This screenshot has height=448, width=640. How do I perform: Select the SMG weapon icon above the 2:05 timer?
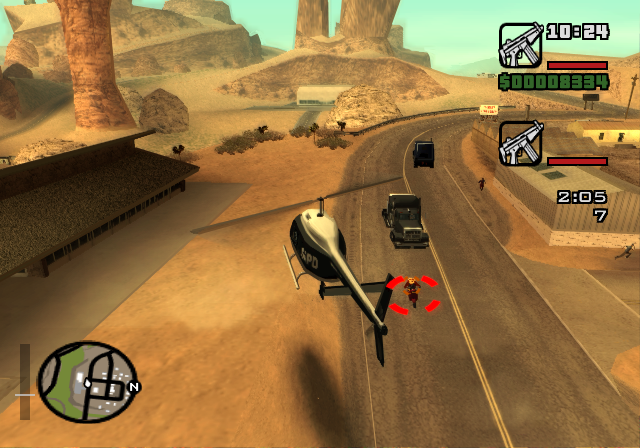pyautogui.click(x=519, y=143)
